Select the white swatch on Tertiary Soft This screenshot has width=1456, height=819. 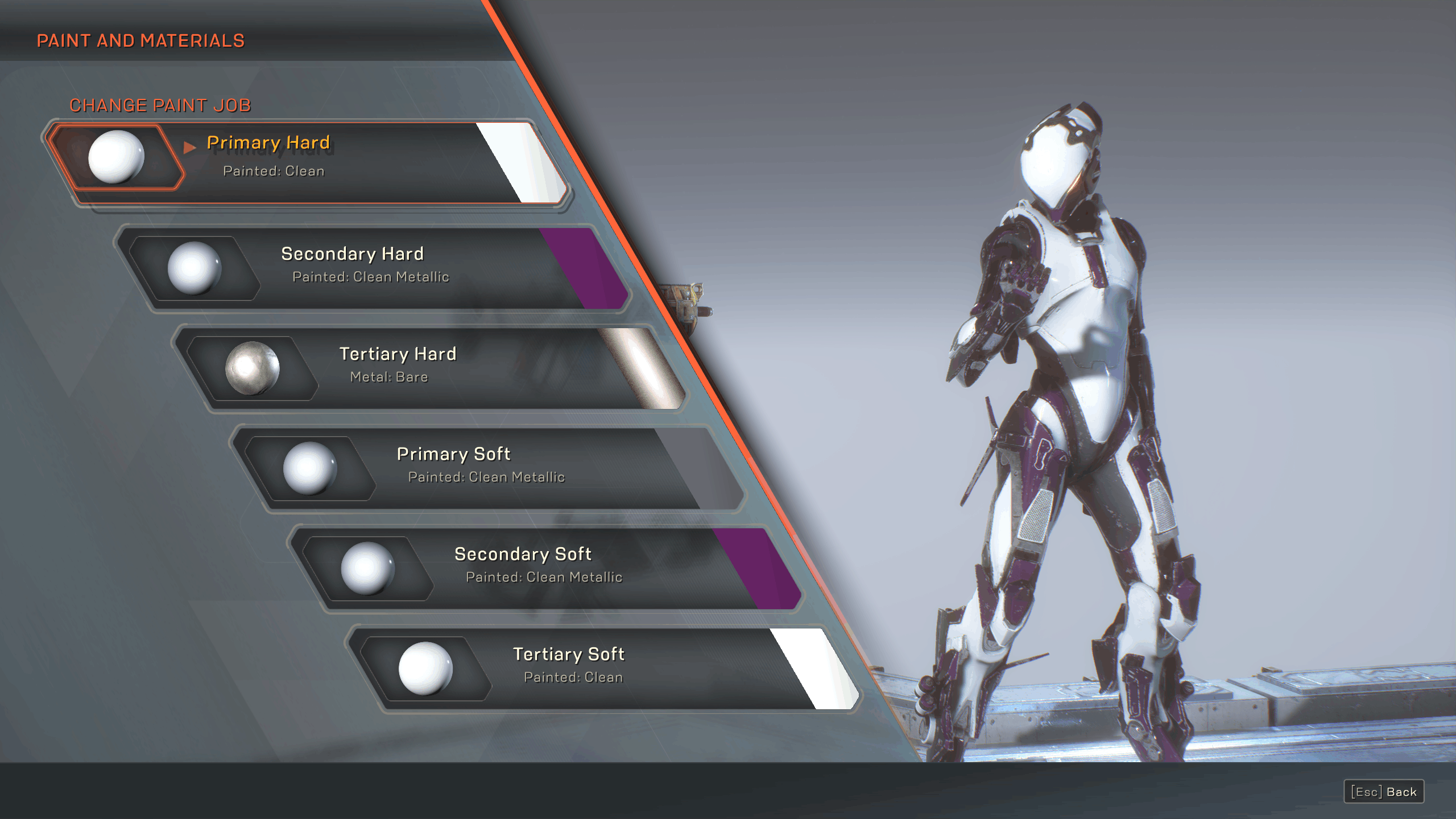[817, 668]
